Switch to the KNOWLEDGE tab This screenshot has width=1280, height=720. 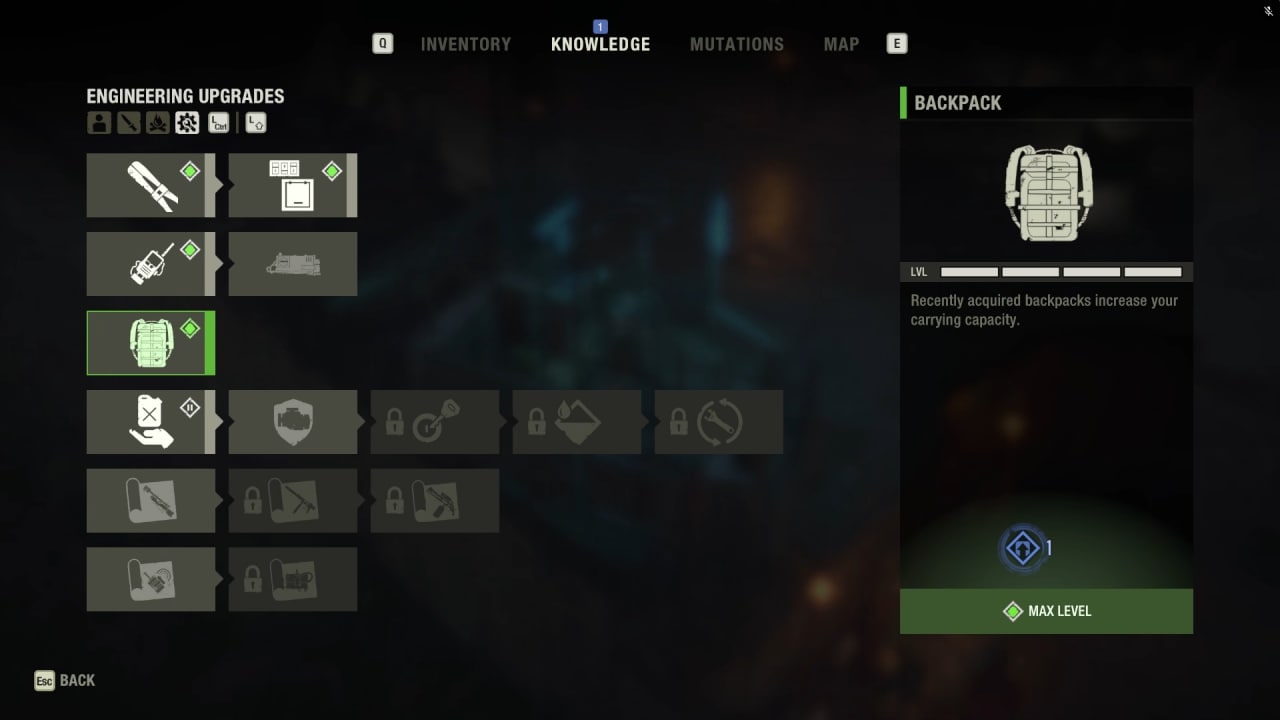tap(600, 44)
